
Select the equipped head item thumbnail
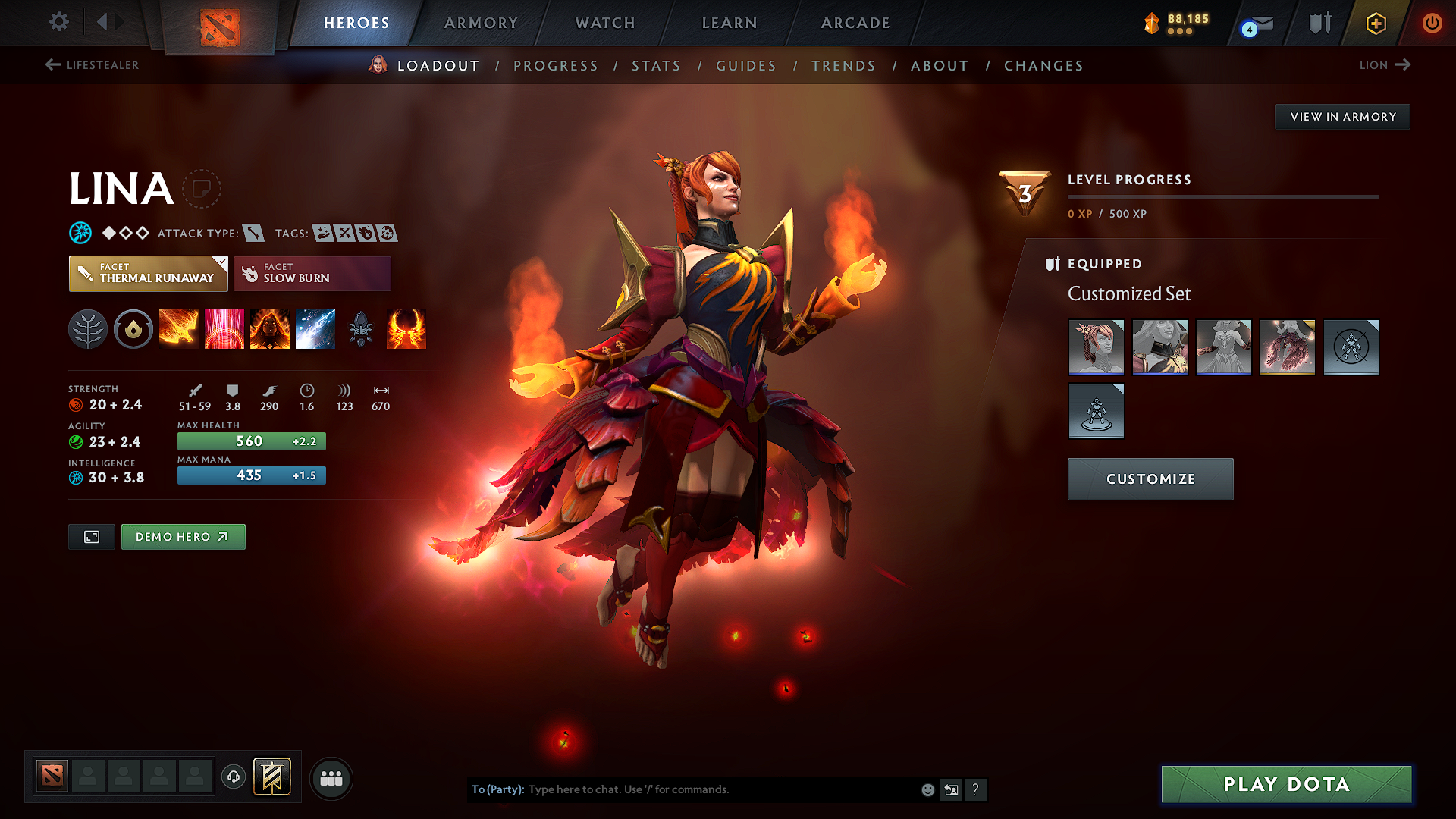1097,347
